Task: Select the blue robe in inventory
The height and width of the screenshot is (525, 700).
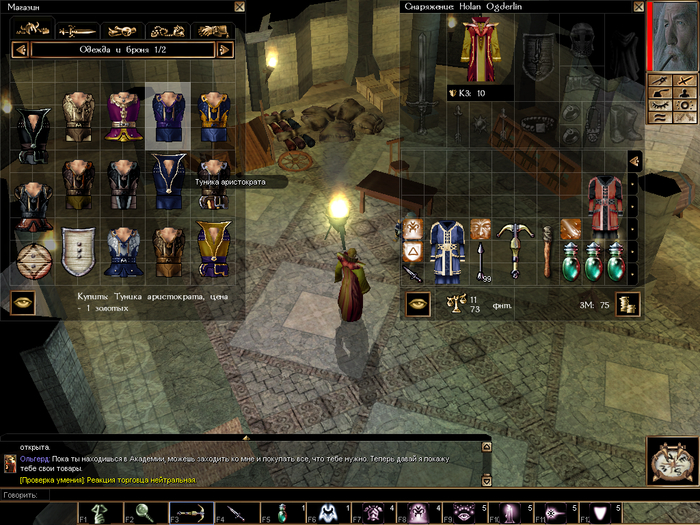Action: click(x=445, y=250)
